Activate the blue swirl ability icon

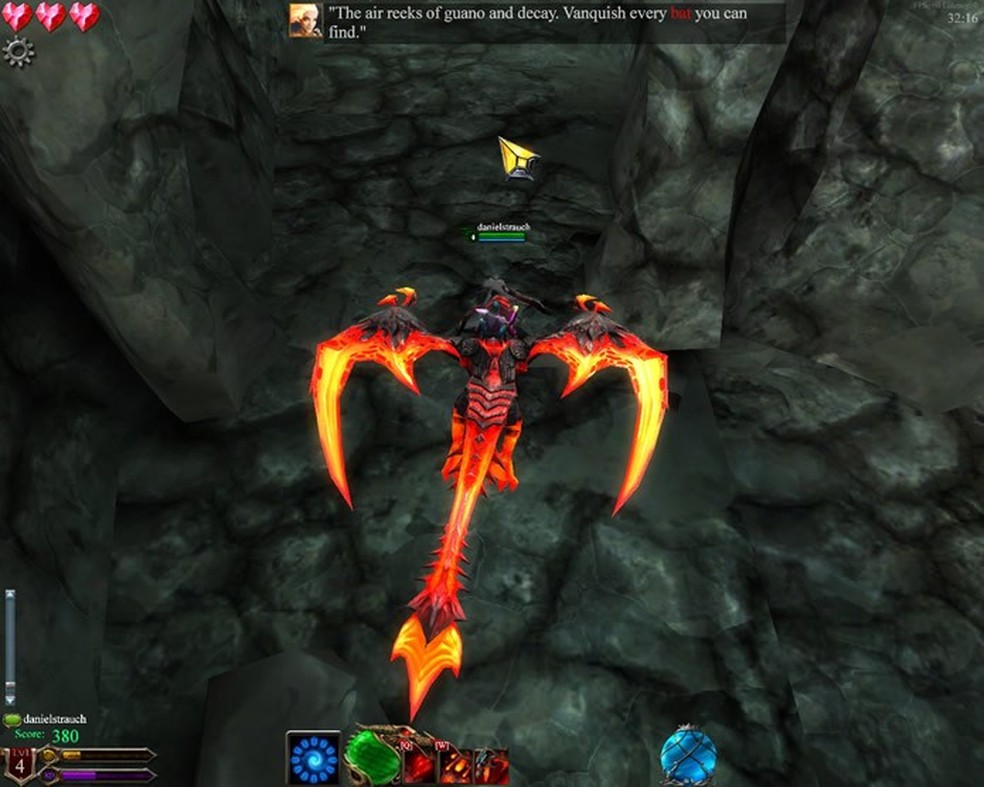pos(313,759)
